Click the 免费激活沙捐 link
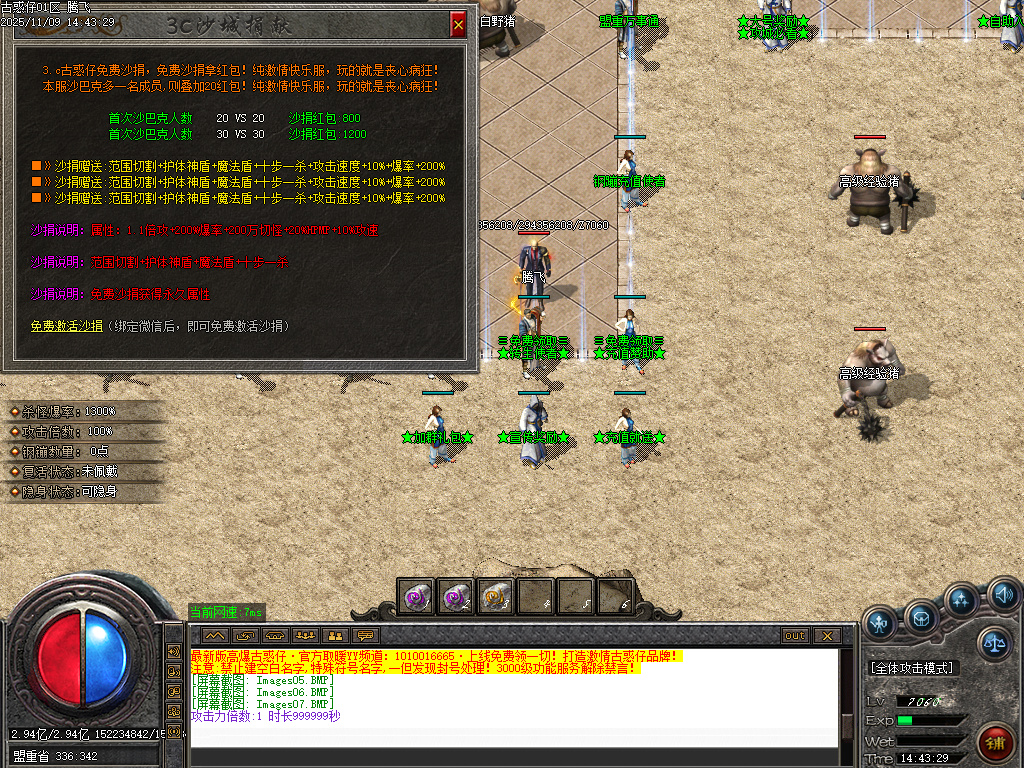The height and width of the screenshot is (768, 1024). pos(66,326)
